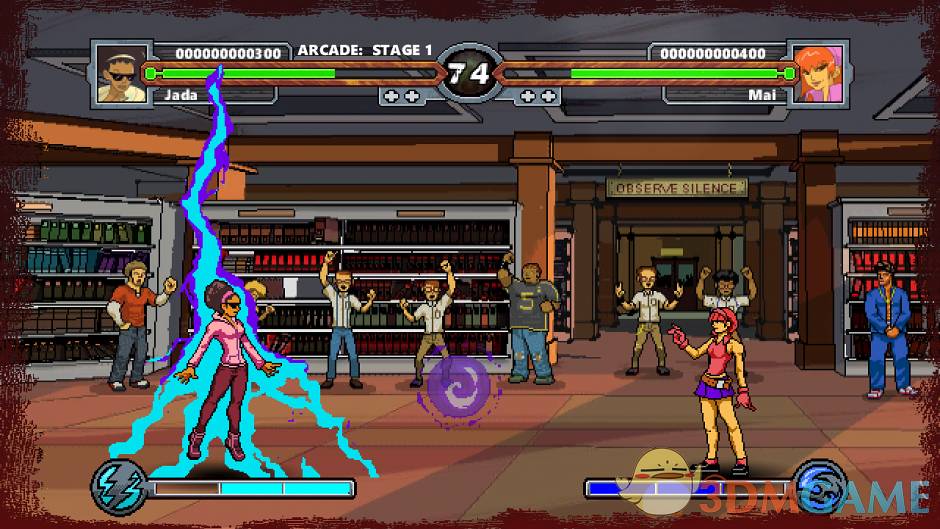Image resolution: width=940 pixels, height=529 pixels.
Task: Click Jada's character portrait
Action: (121, 74)
